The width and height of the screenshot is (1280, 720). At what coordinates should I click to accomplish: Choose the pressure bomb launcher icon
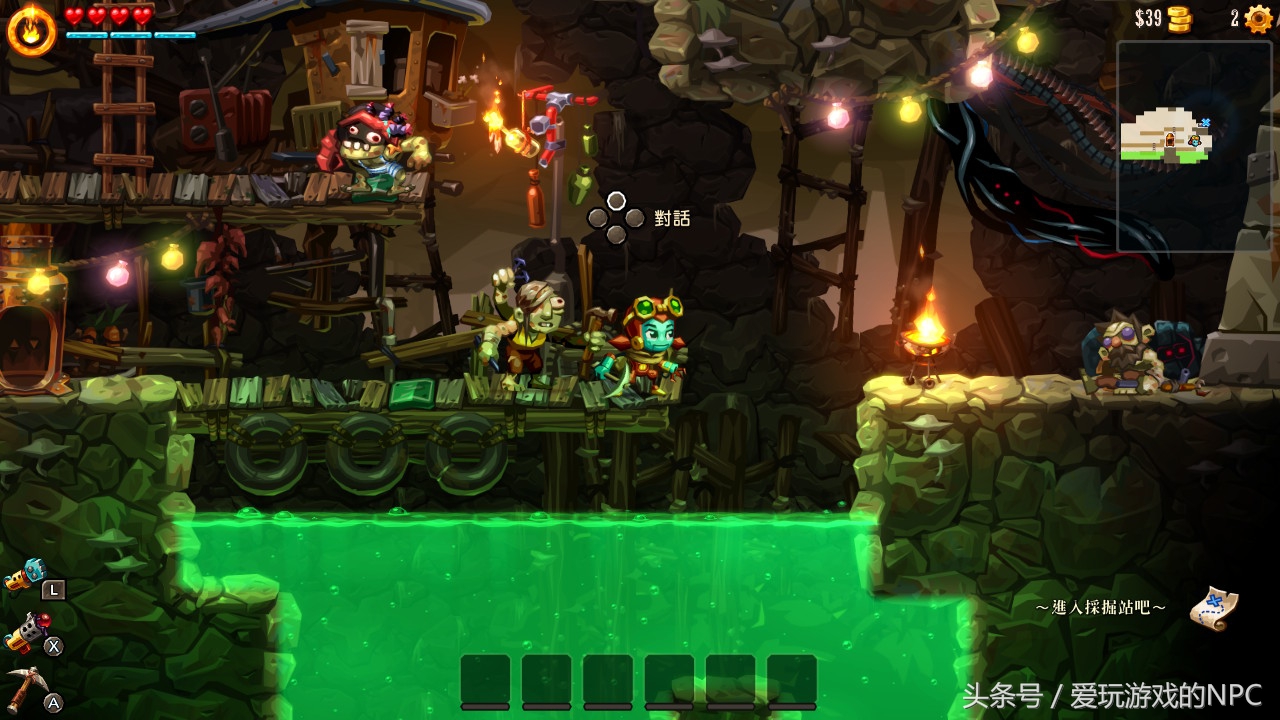[x=26, y=633]
